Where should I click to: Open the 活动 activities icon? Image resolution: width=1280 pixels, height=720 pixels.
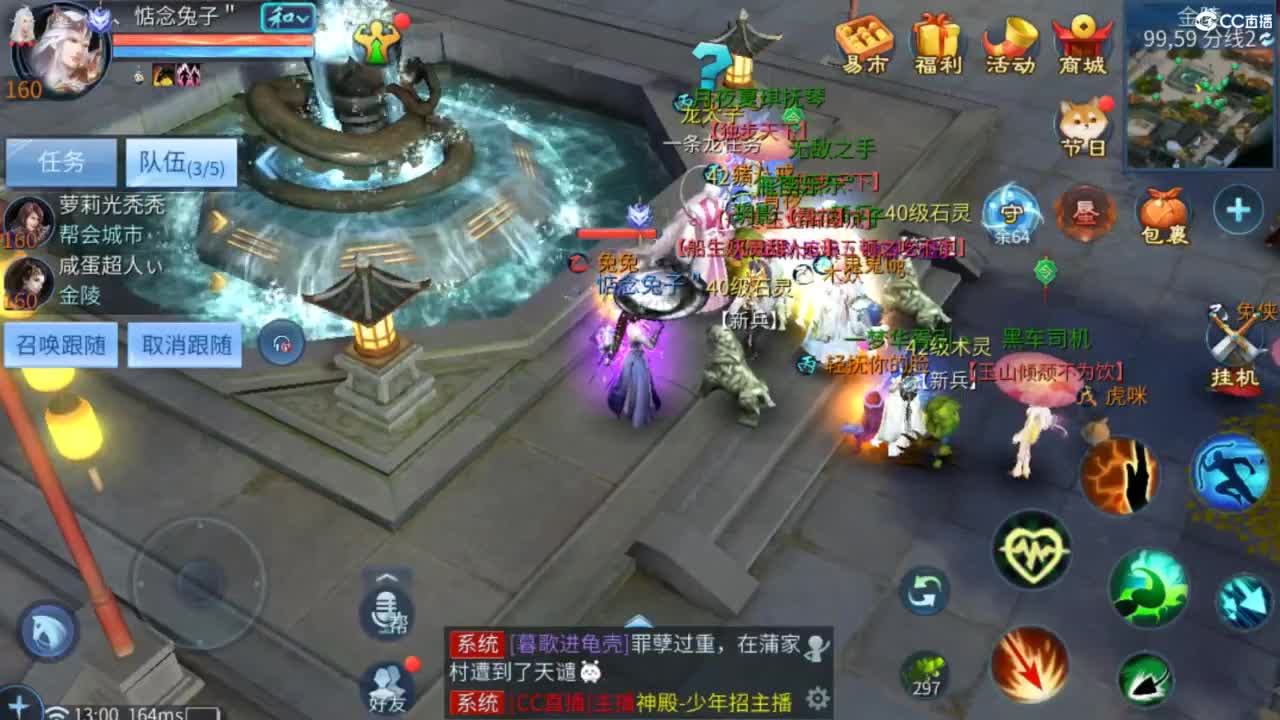[1008, 42]
